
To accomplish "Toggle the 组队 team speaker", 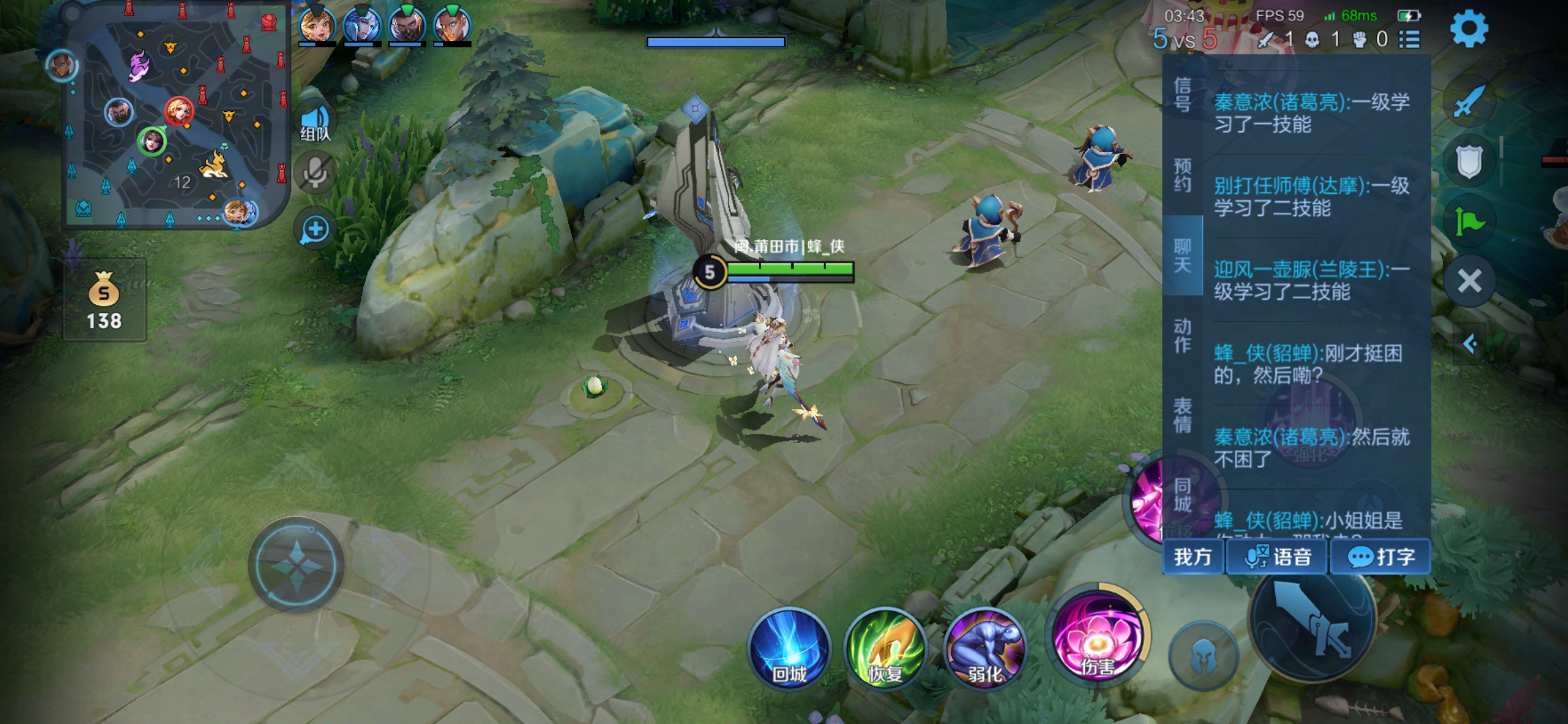I will [x=315, y=122].
